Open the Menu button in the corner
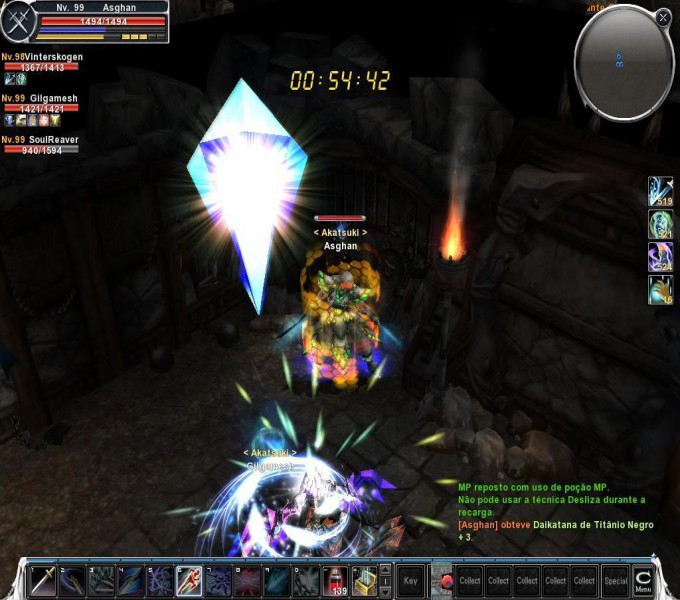Viewport: 680px width, 600px height. coord(643,580)
